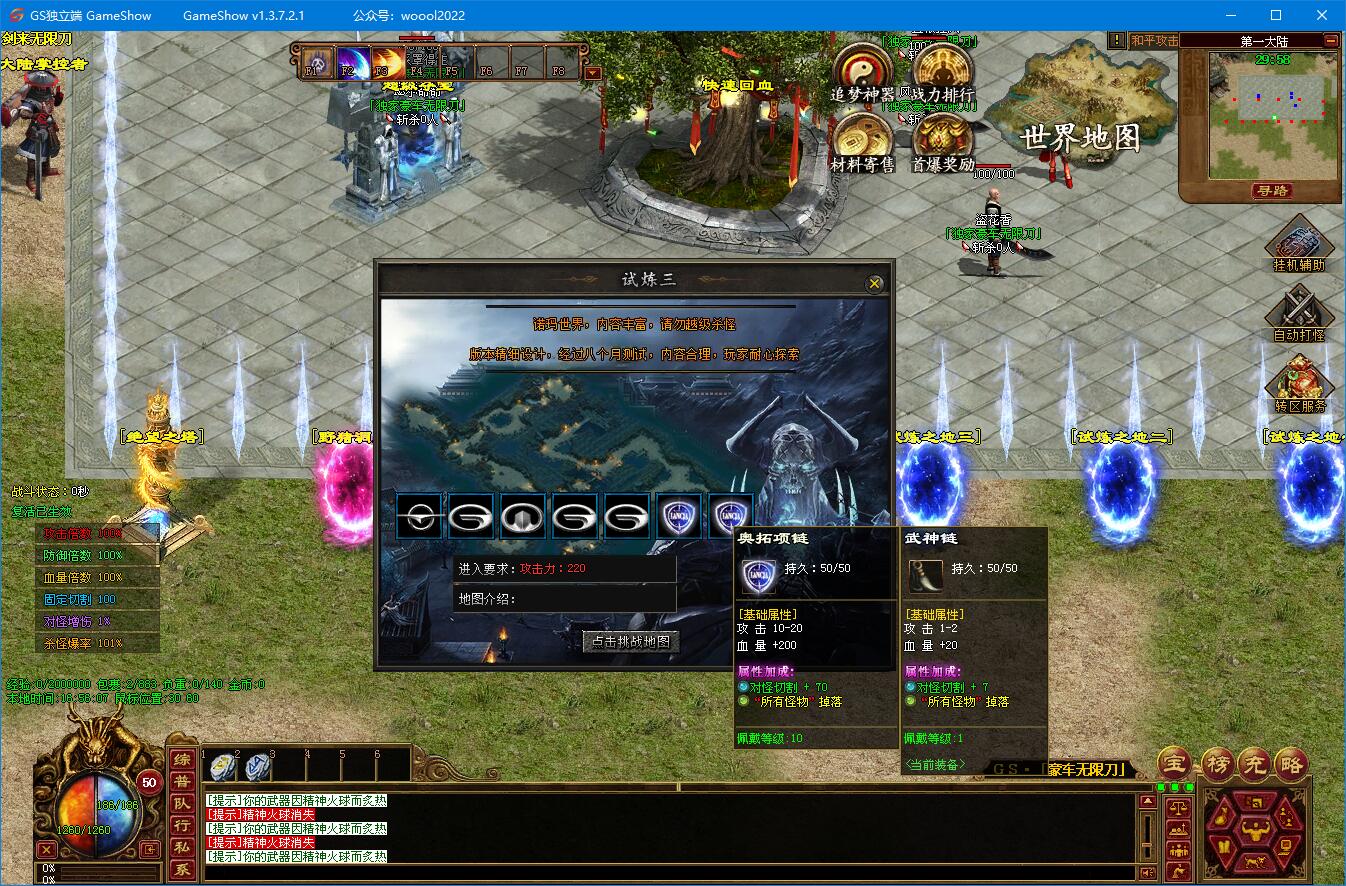
Task: Open the 转区服务 server transfer service
Action: pos(1299,383)
